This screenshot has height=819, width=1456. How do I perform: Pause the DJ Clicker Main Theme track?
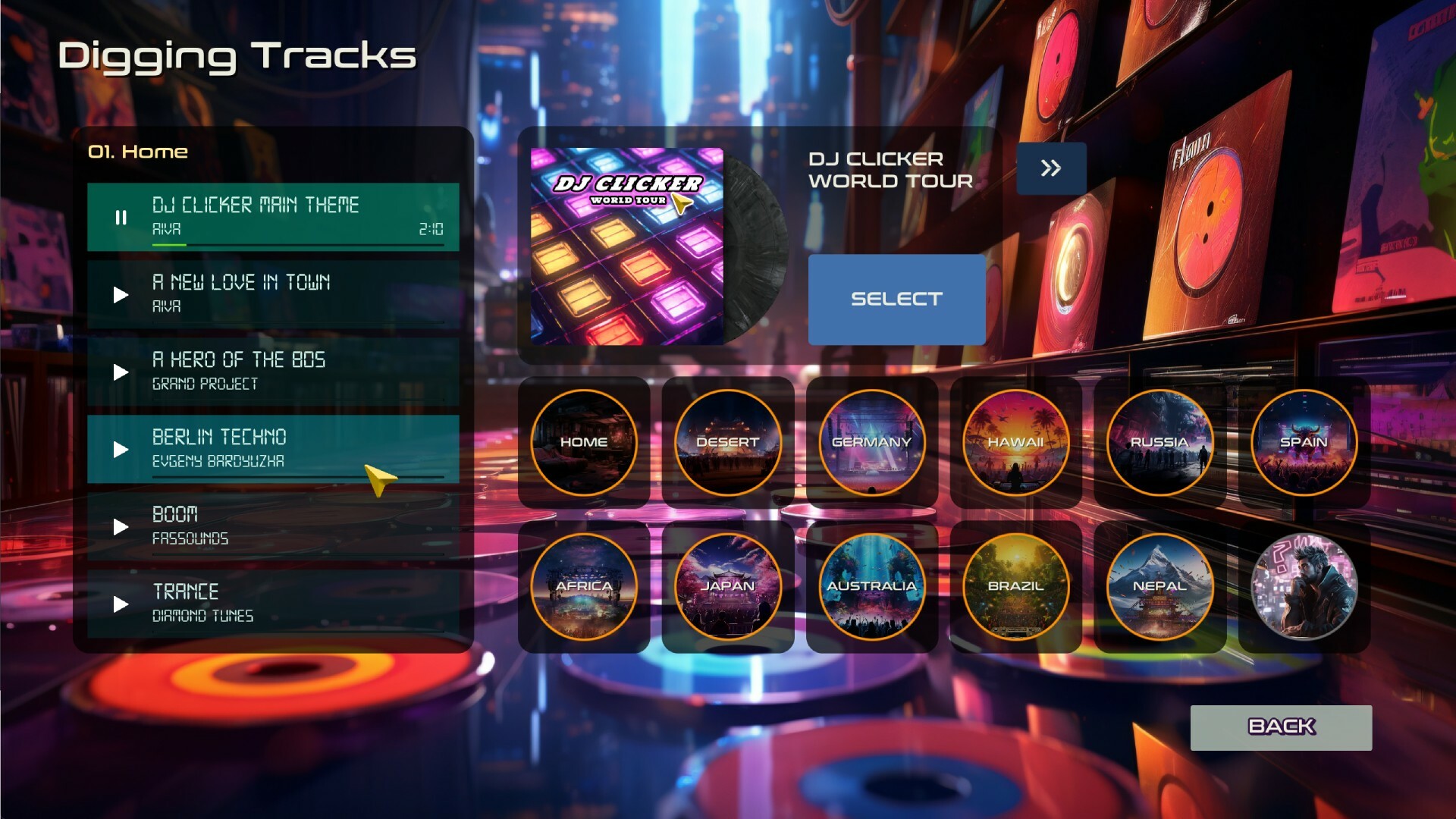(x=121, y=218)
